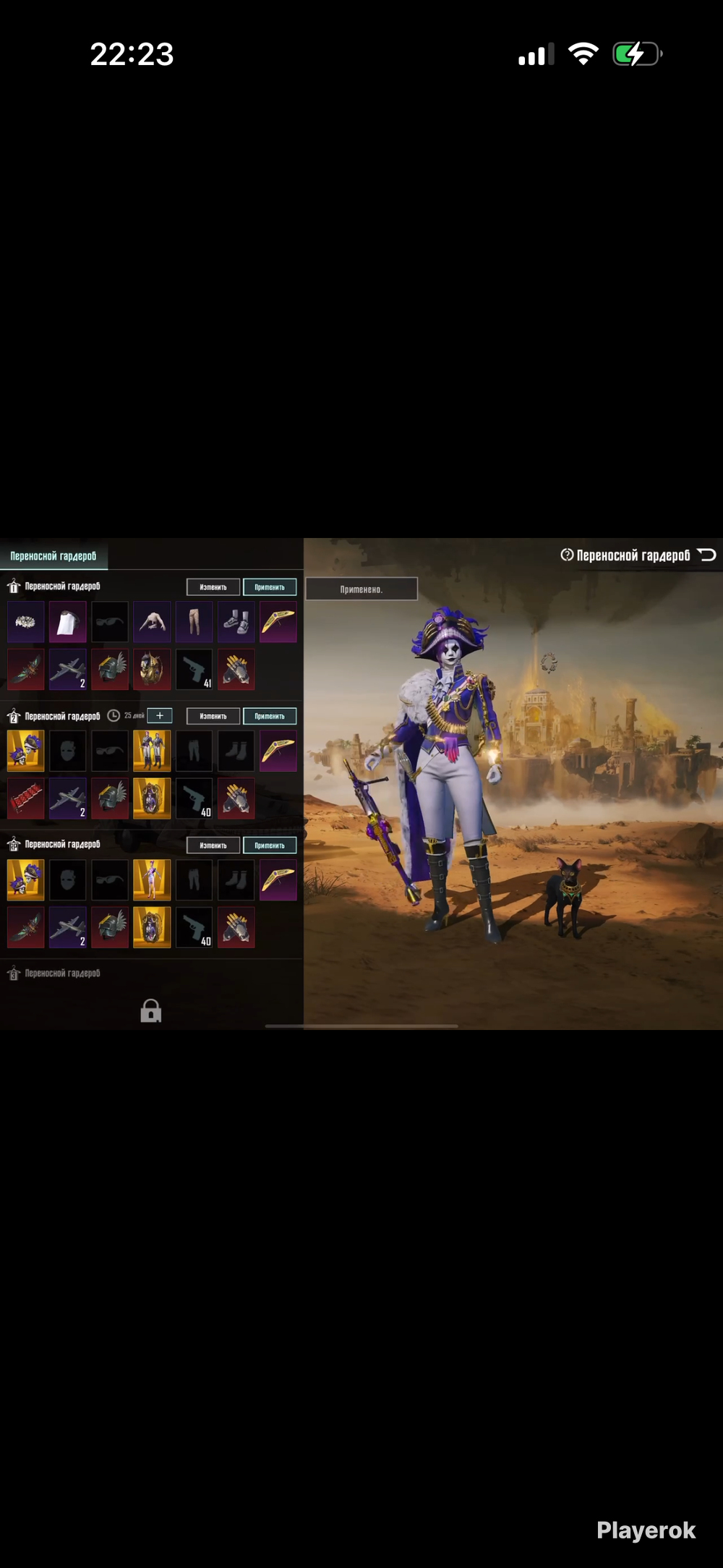723x1568 pixels.
Task: Click Изменить for wardrobe 2
Action: click(213, 716)
